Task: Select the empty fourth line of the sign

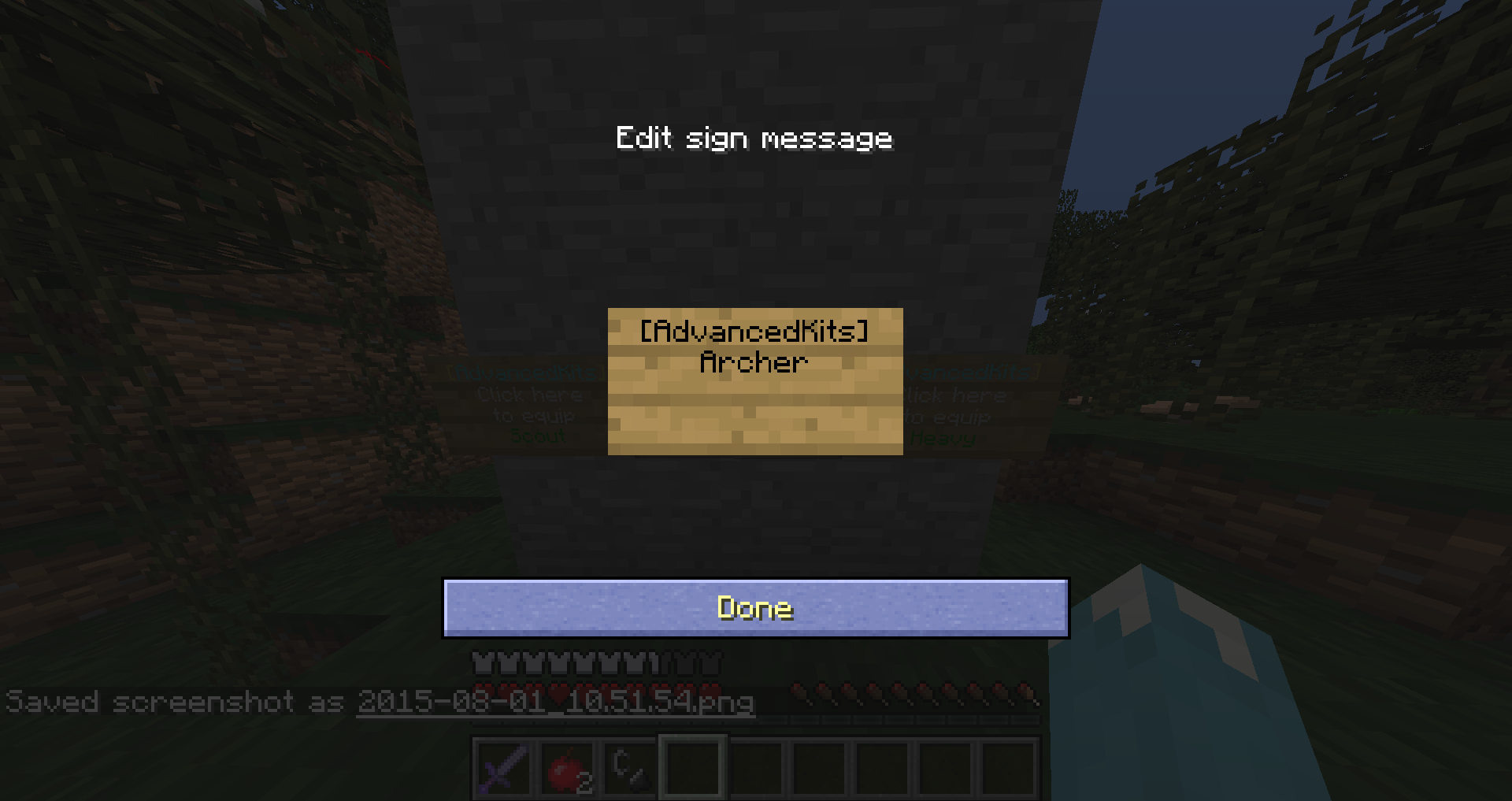Action: [754, 422]
